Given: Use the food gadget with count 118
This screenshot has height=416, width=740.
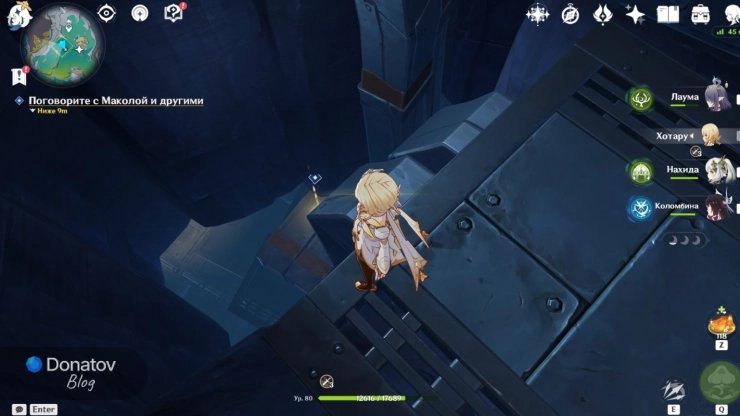Looking at the screenshot, I should [x=721, y=326].
